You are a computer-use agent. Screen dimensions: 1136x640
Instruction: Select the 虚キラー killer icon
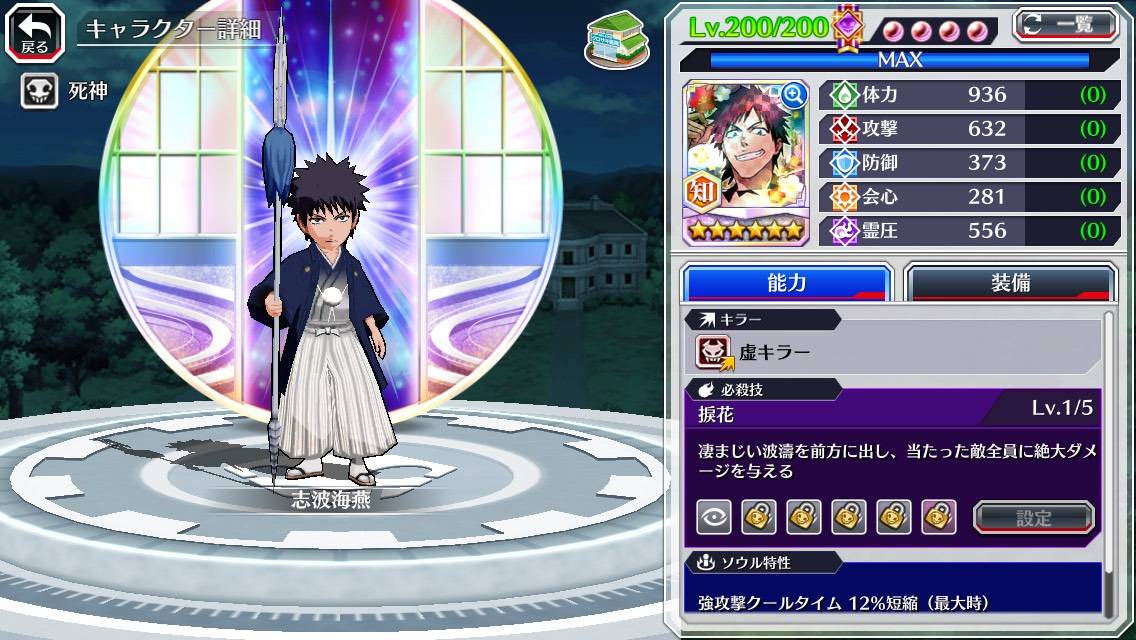[715, 352]
